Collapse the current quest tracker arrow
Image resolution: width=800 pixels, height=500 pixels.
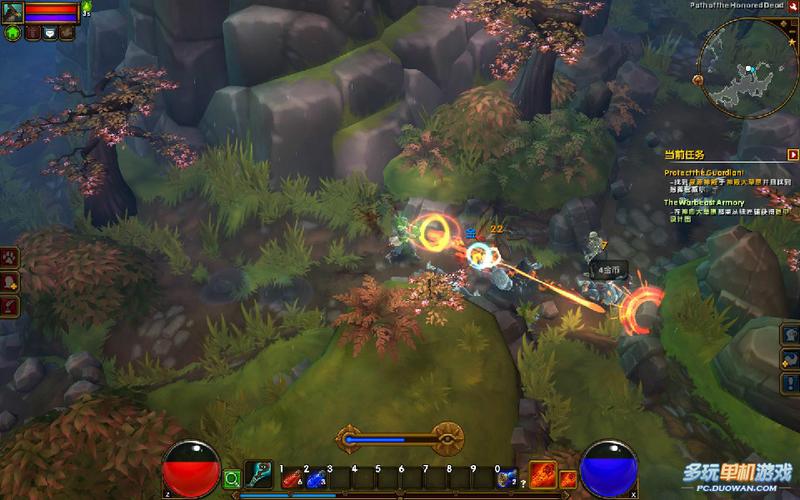tap(793, 155)
